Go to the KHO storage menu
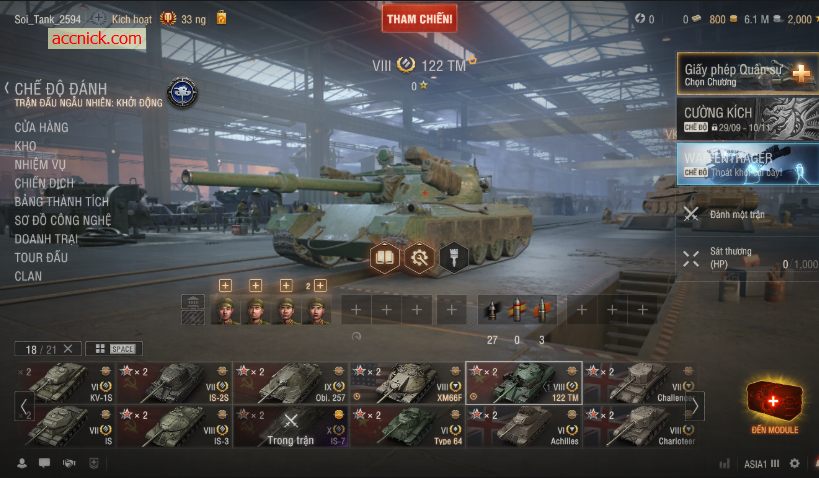Viewport: 819px width, 478px height. [x=25, y=146]
